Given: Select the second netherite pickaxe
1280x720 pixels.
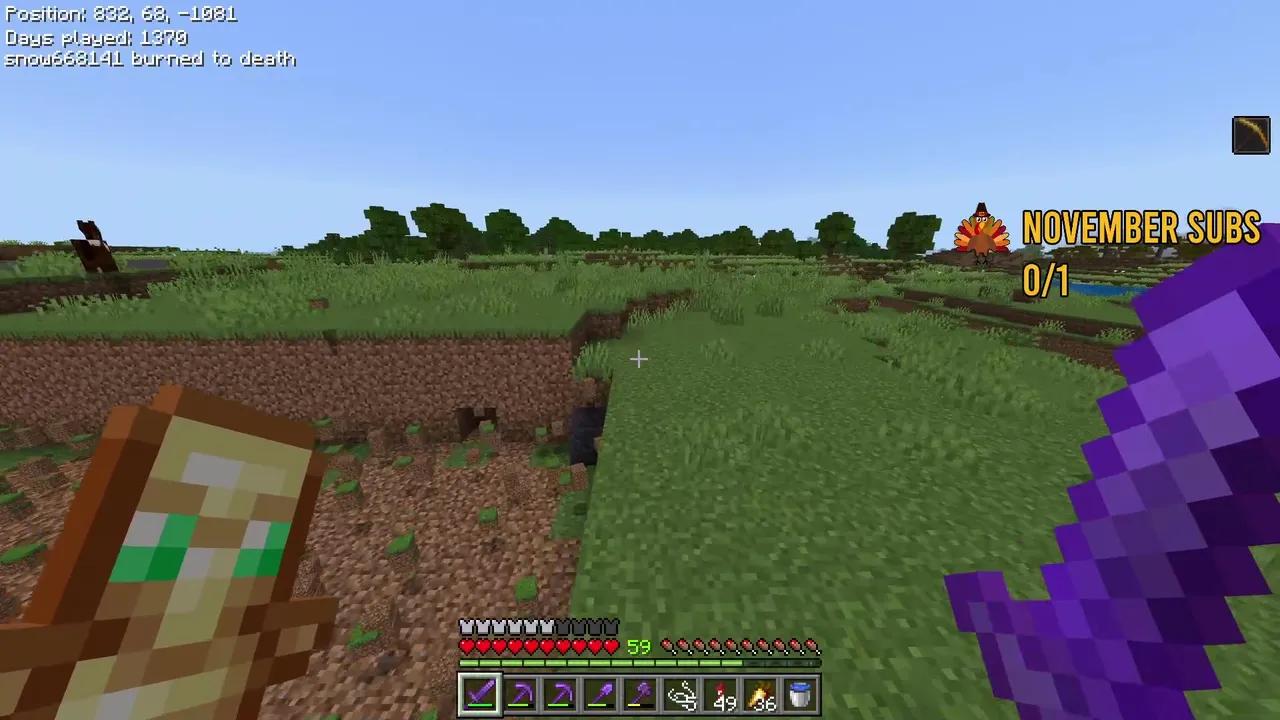Looking at the screenshot, I should tap(560, 693).
